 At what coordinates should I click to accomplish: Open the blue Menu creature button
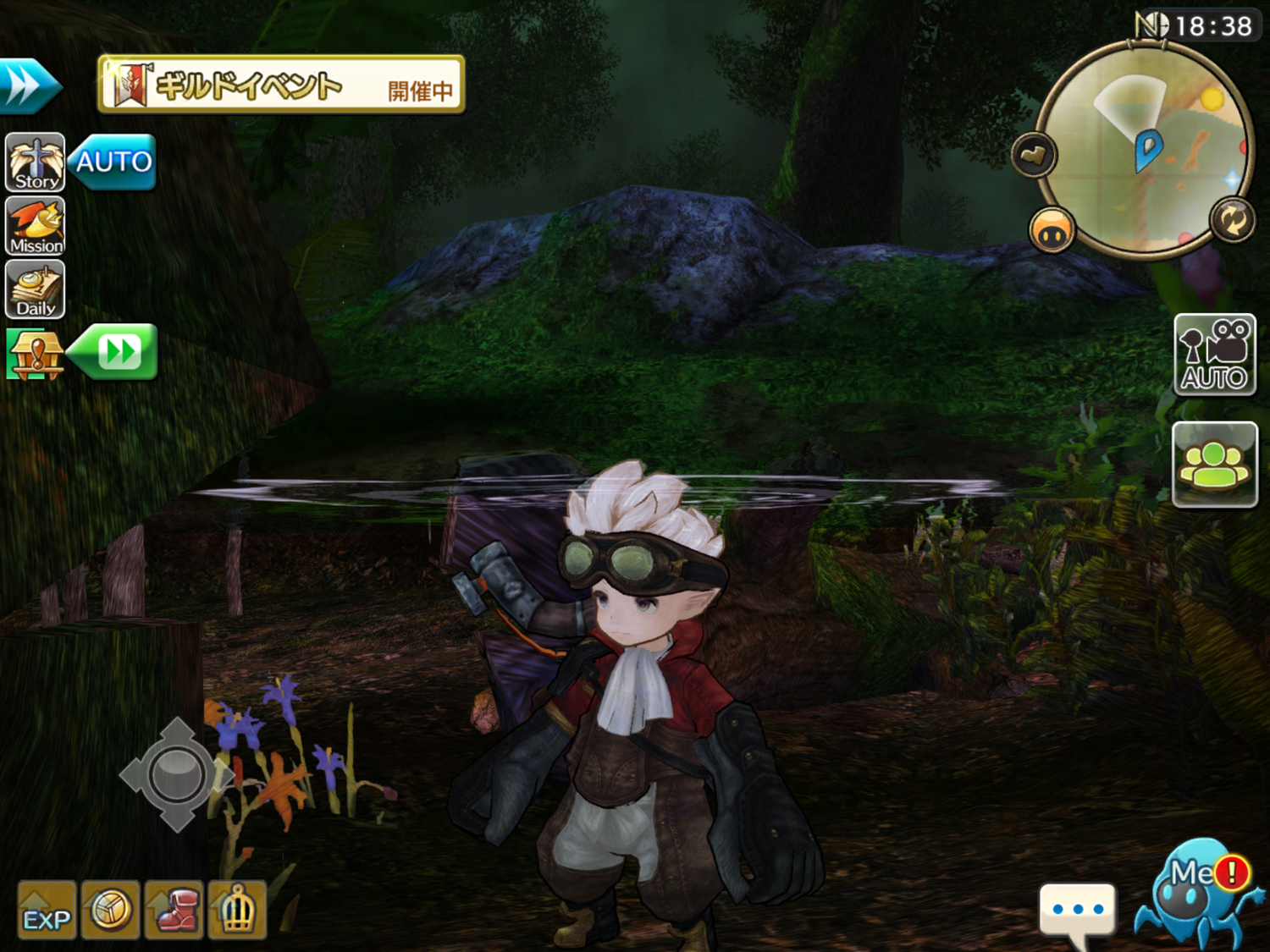(1197, 893)
